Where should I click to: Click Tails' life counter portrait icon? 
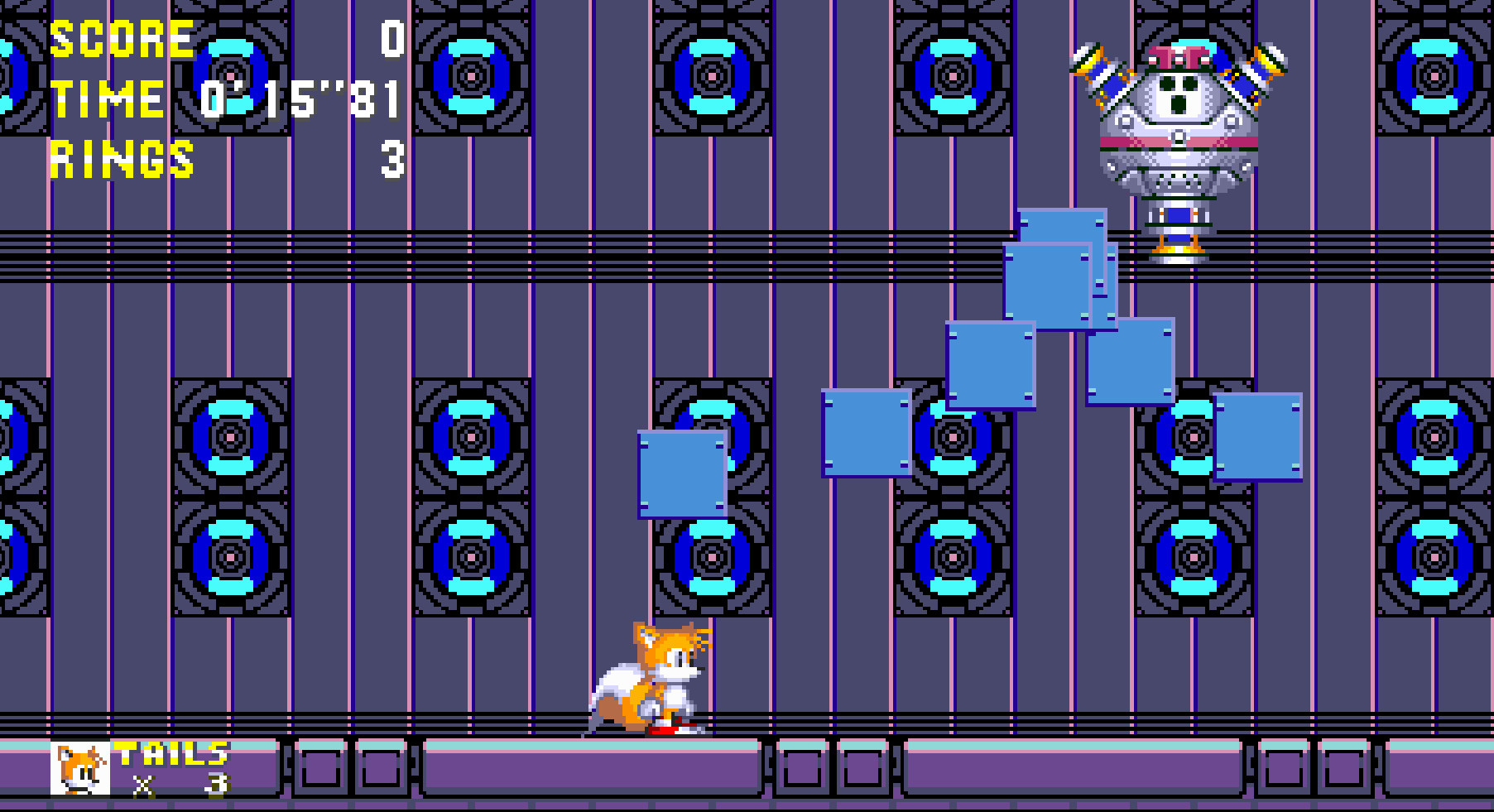tap(79, 770)
